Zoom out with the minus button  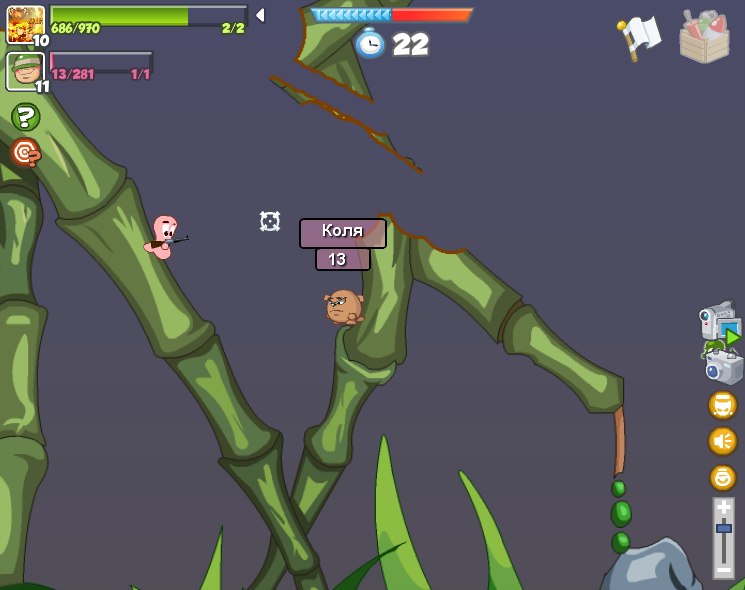point(723,569)
